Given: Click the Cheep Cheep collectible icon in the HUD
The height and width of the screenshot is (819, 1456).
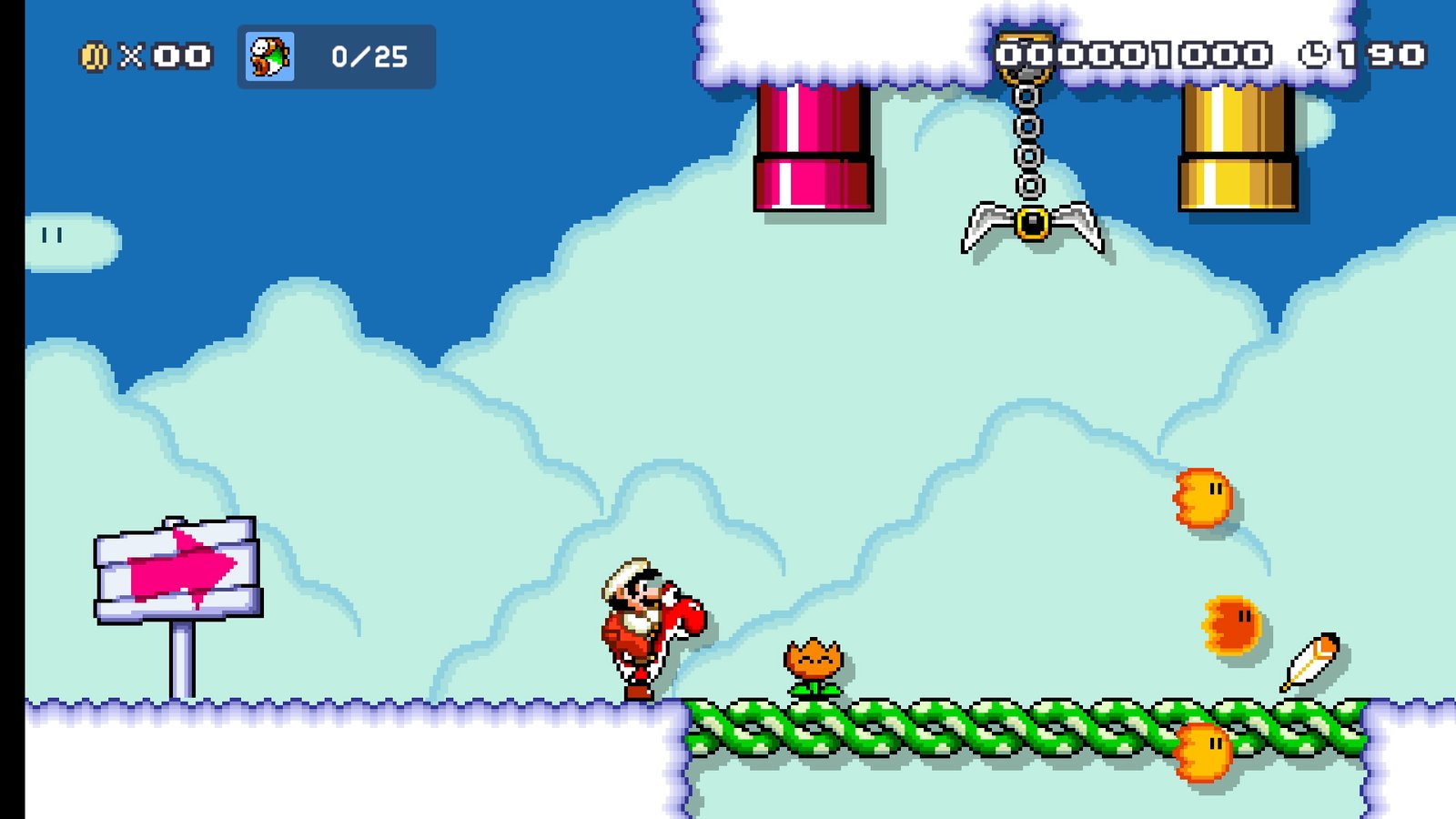Looking at the screenshot, I should pos(268,56).
